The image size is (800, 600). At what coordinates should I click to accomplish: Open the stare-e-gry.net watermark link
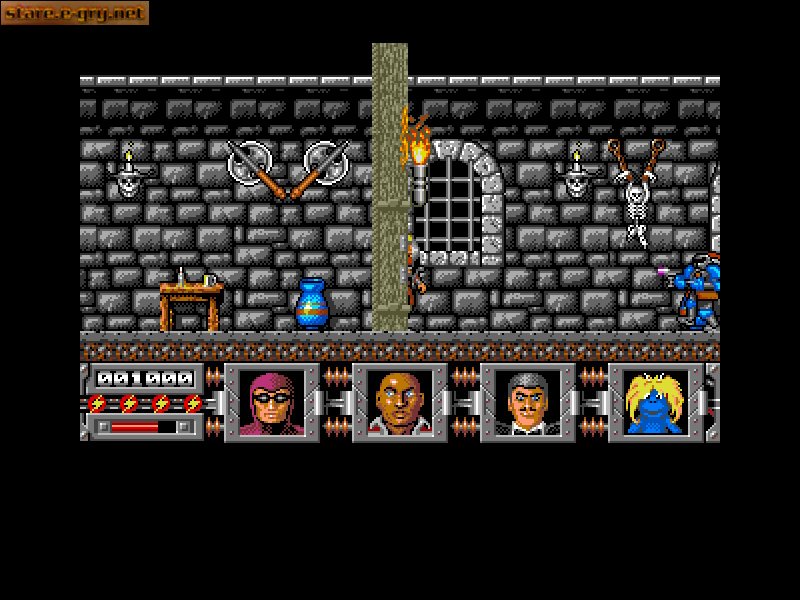pos(75,13)
